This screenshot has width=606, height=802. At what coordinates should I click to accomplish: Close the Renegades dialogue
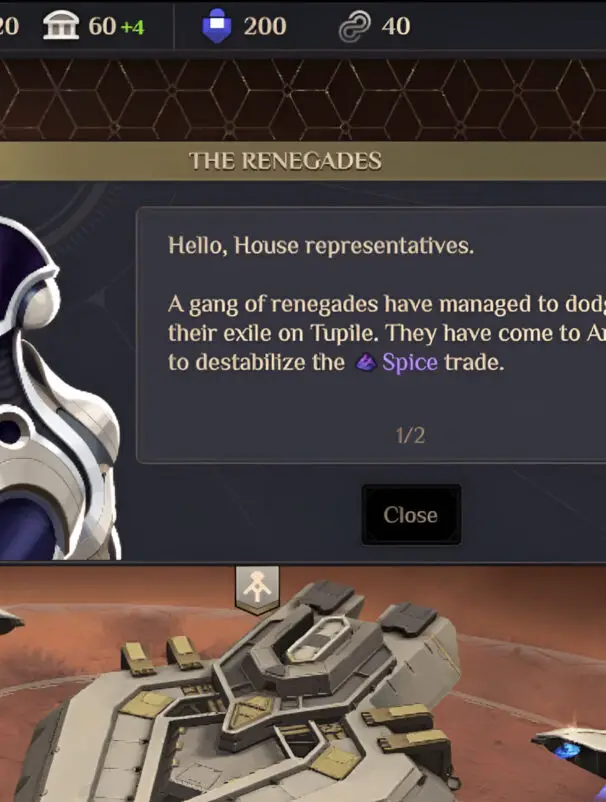(x=410, y=515)
